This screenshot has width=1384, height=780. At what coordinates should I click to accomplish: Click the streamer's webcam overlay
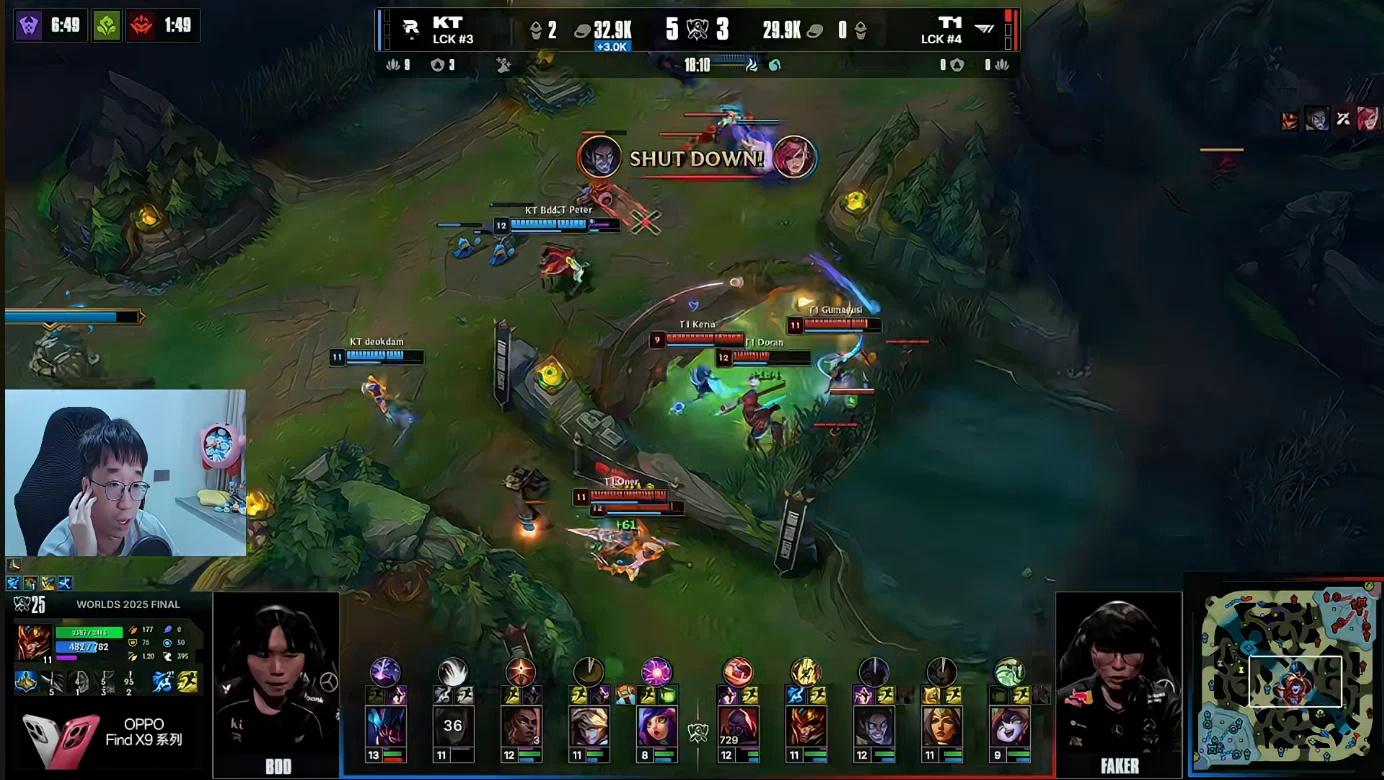pyautogui.click(x=125, y=473)
